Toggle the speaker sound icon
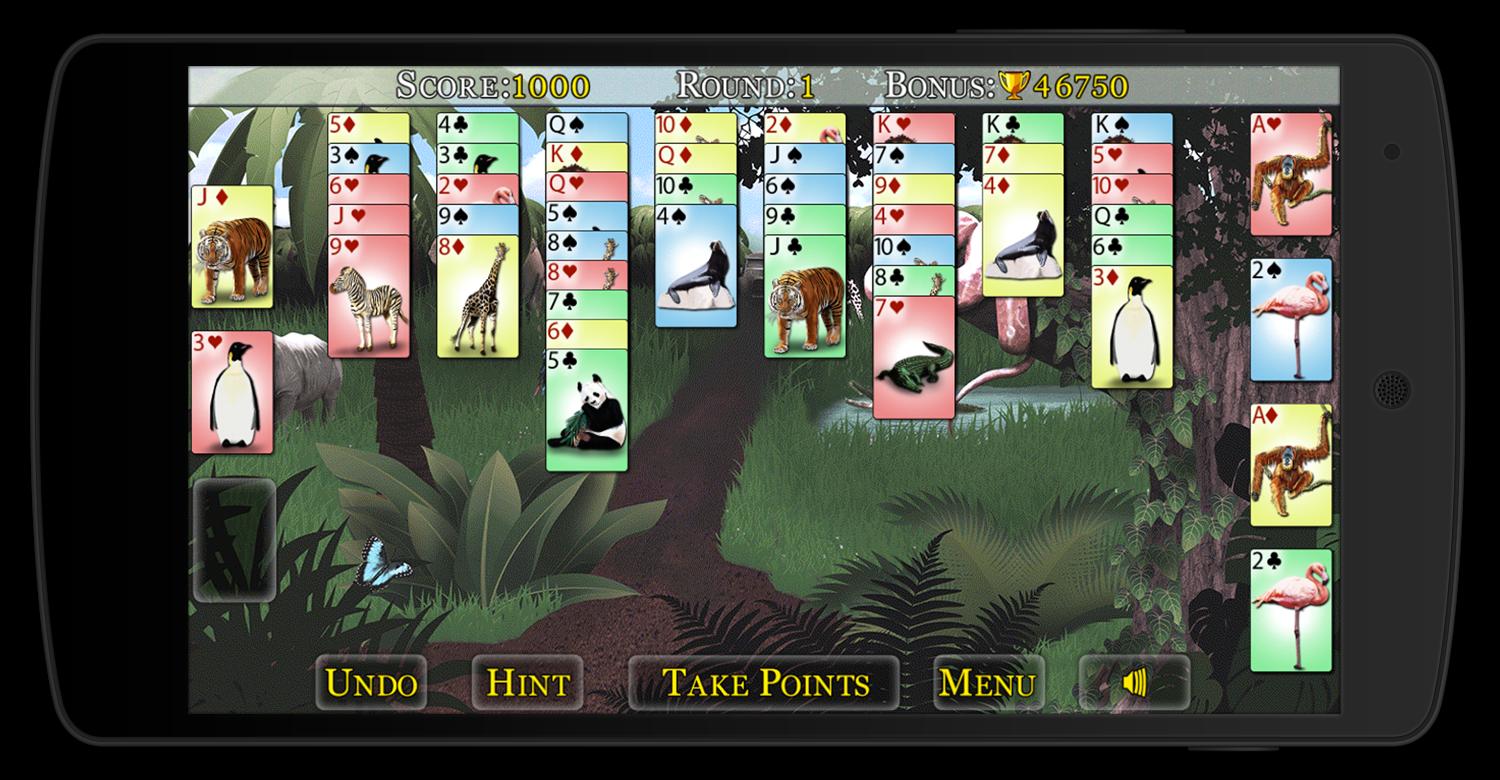 [1135, 683]
